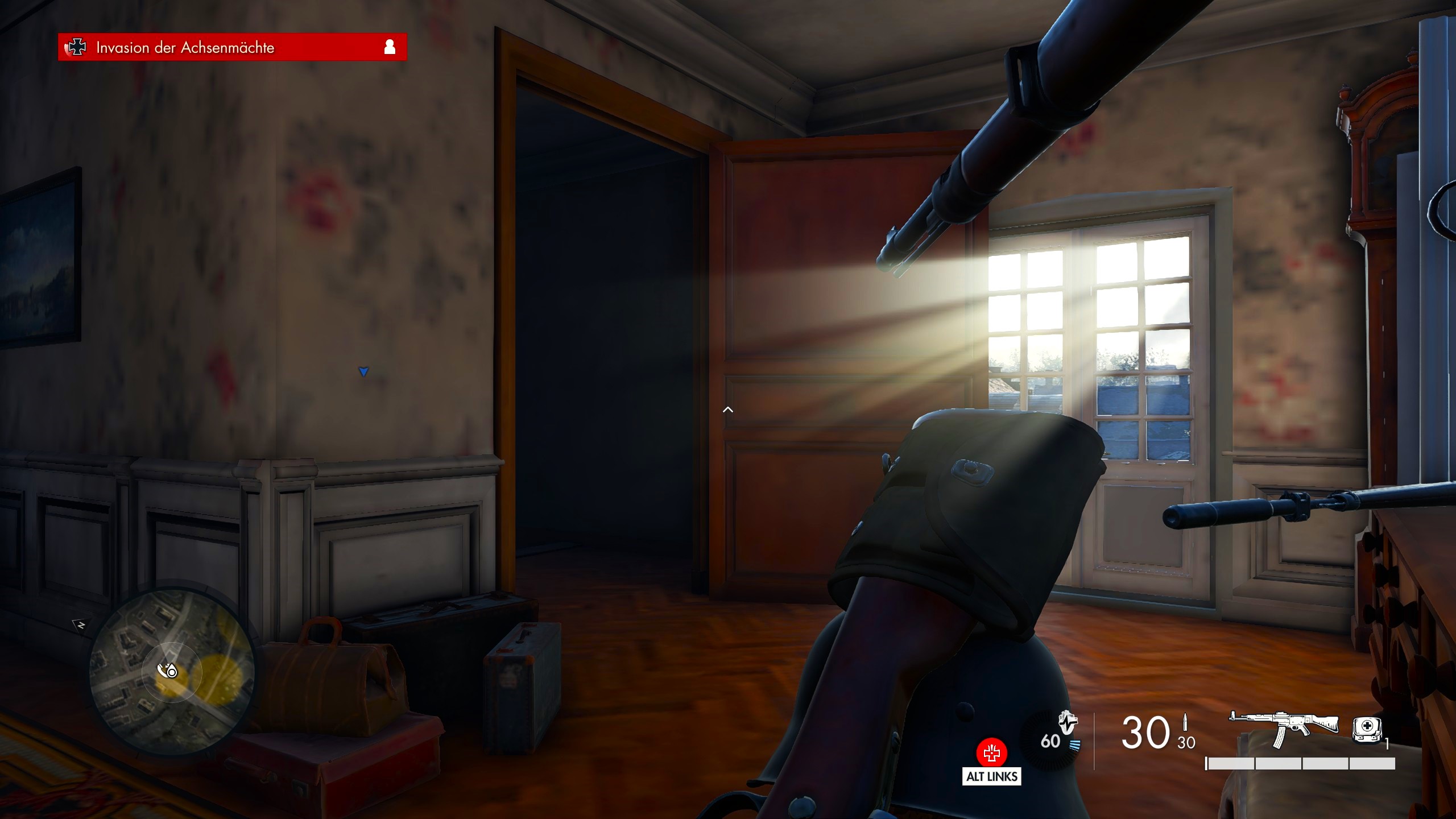
Task: Click the red medic cross icon
Action: coord(991,753)
